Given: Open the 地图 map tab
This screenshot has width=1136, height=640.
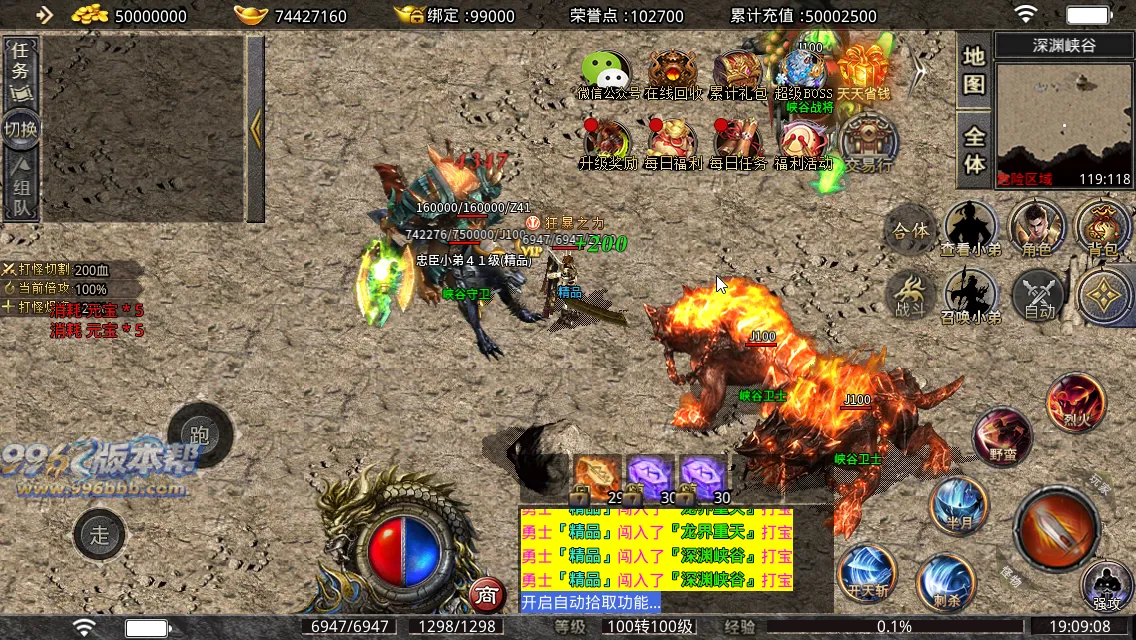Looking at the screenshot, I should [974, 70].
